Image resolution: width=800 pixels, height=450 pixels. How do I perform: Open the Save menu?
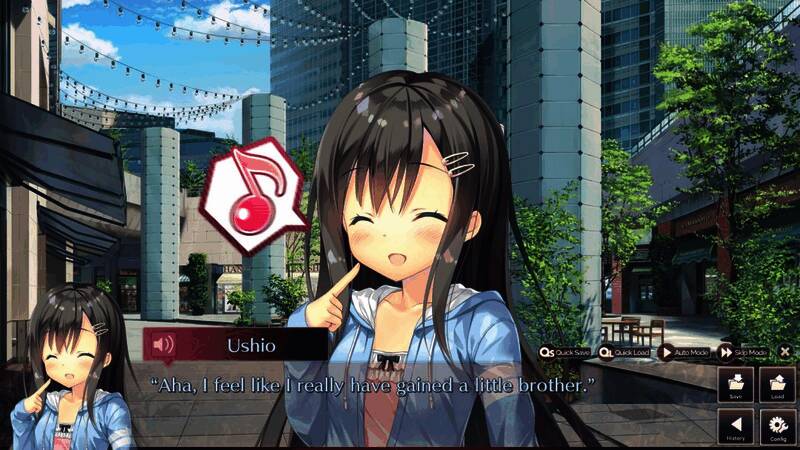[735, 385]
